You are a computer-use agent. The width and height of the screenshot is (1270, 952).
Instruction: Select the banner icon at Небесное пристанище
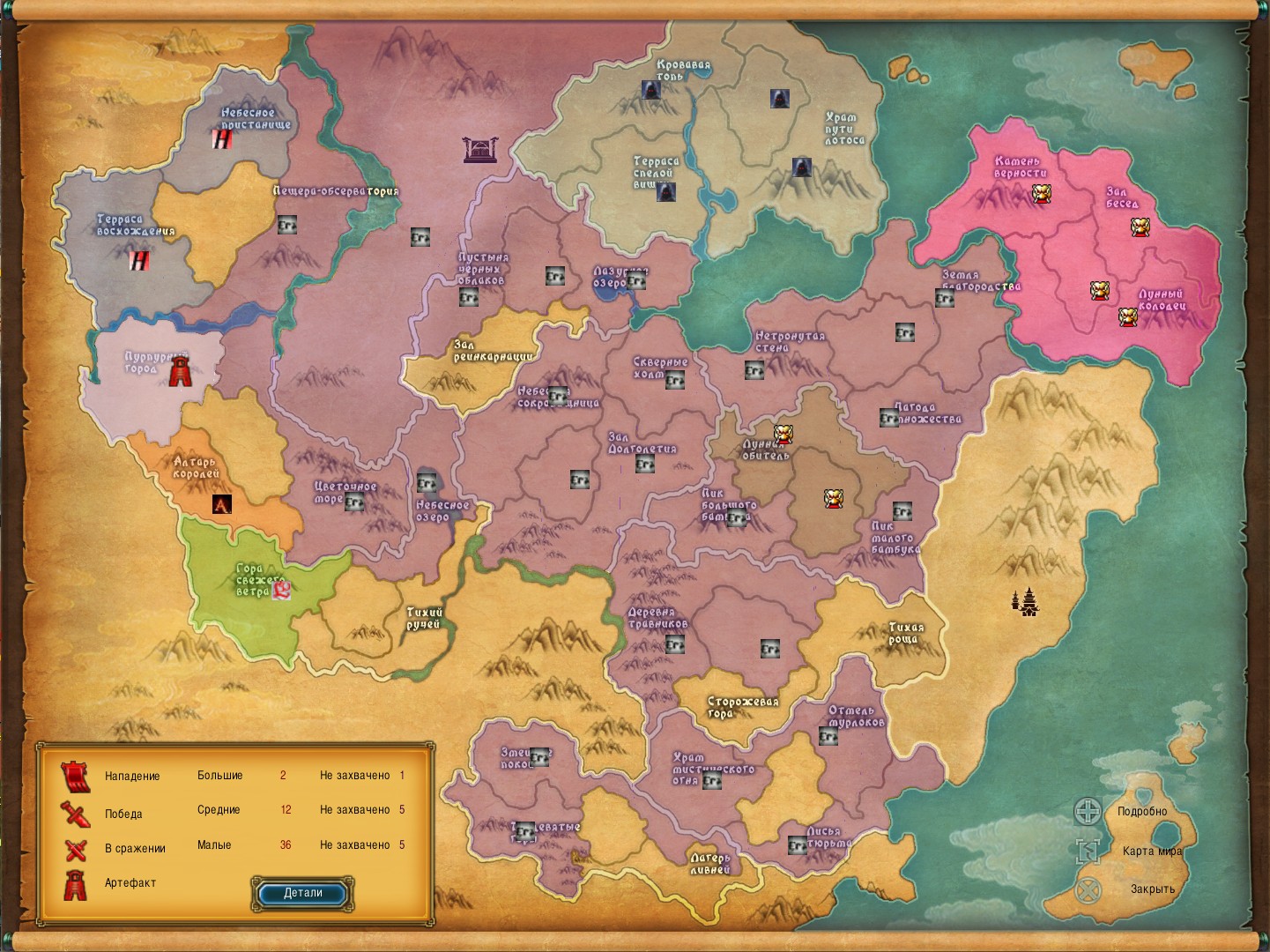tap(222, 138)
